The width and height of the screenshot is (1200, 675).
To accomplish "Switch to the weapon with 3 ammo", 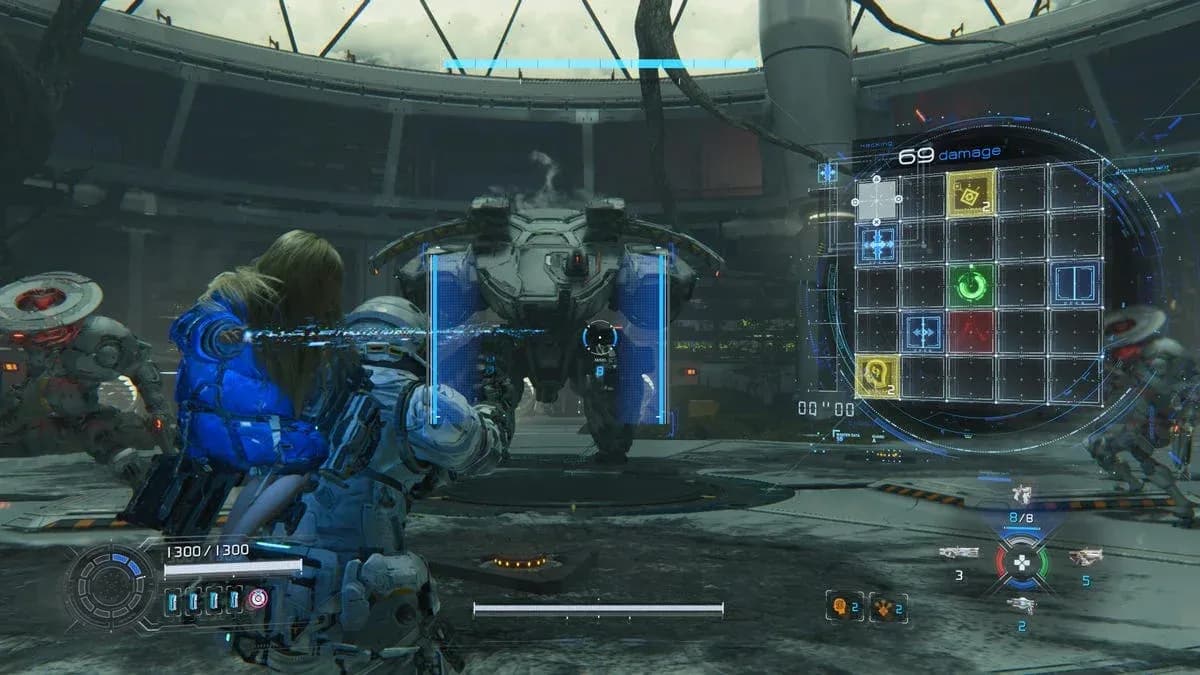I will coord(959,553).
